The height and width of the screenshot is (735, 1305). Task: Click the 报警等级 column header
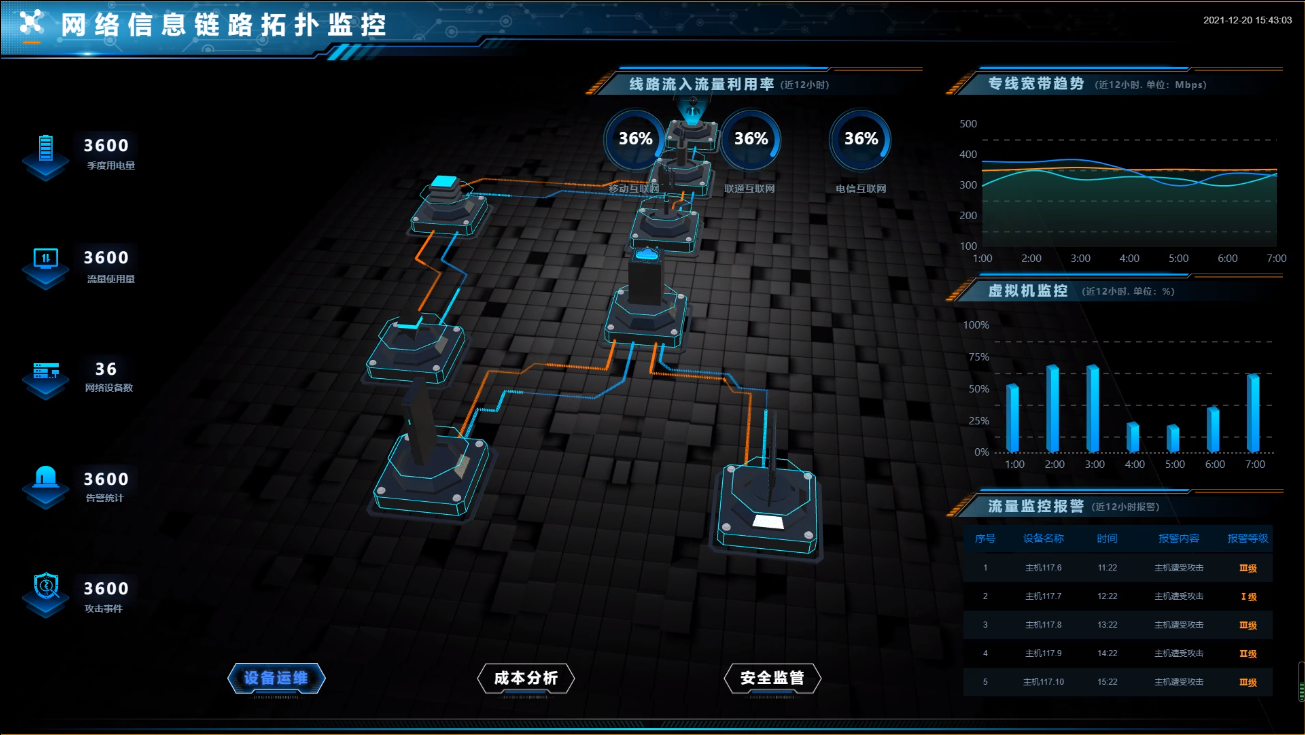[1250, 538]
